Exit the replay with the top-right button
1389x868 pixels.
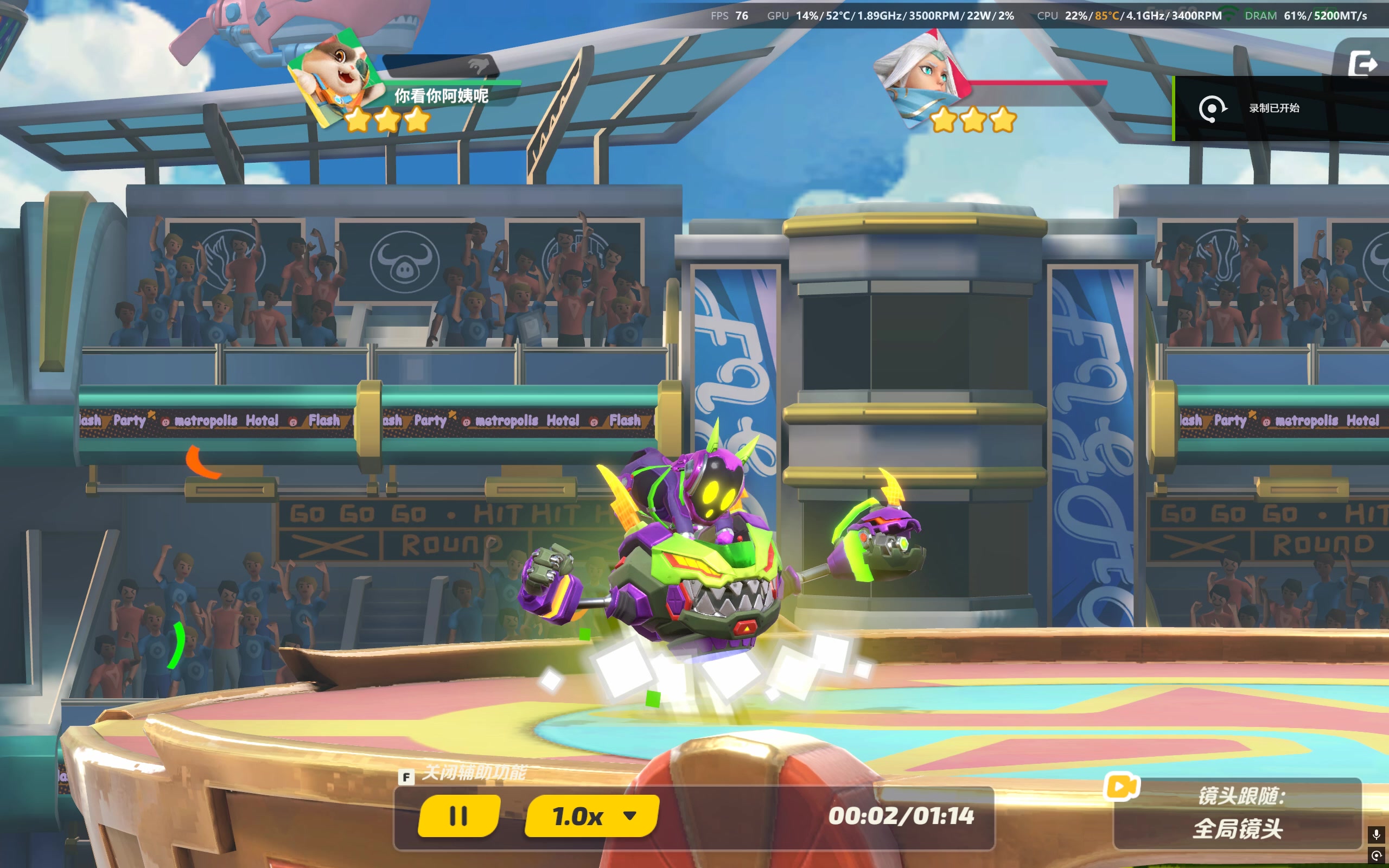(x=1362, y=62)
